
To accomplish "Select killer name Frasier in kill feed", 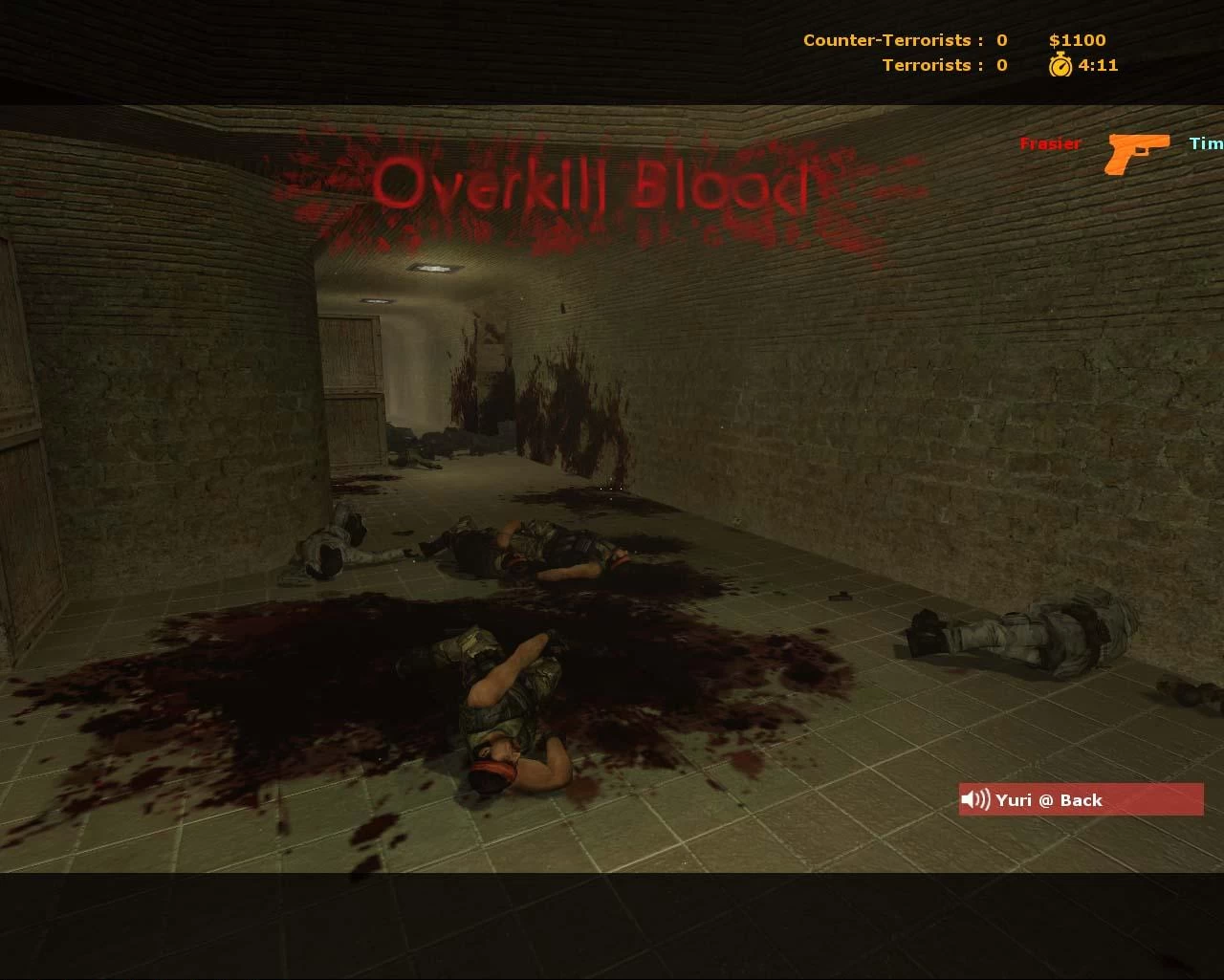I will tap(1050, 143).
